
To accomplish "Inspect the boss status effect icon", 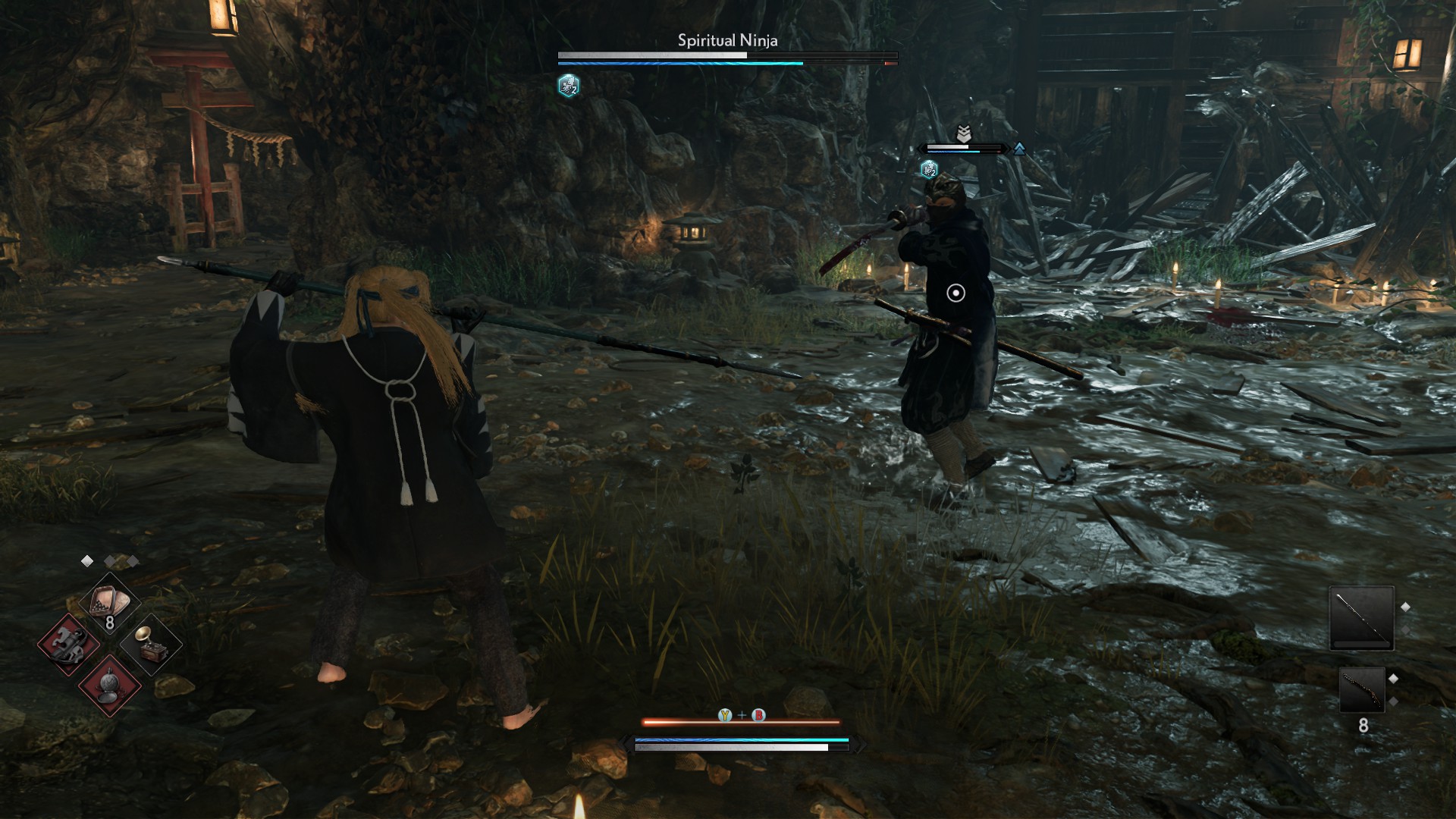I will coord(568,86).
